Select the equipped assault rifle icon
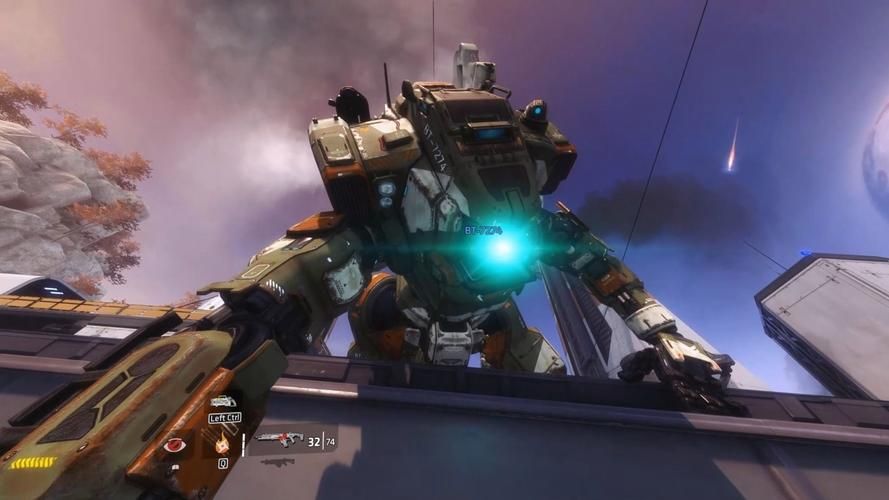889x500 pixels. coord(277,438)
